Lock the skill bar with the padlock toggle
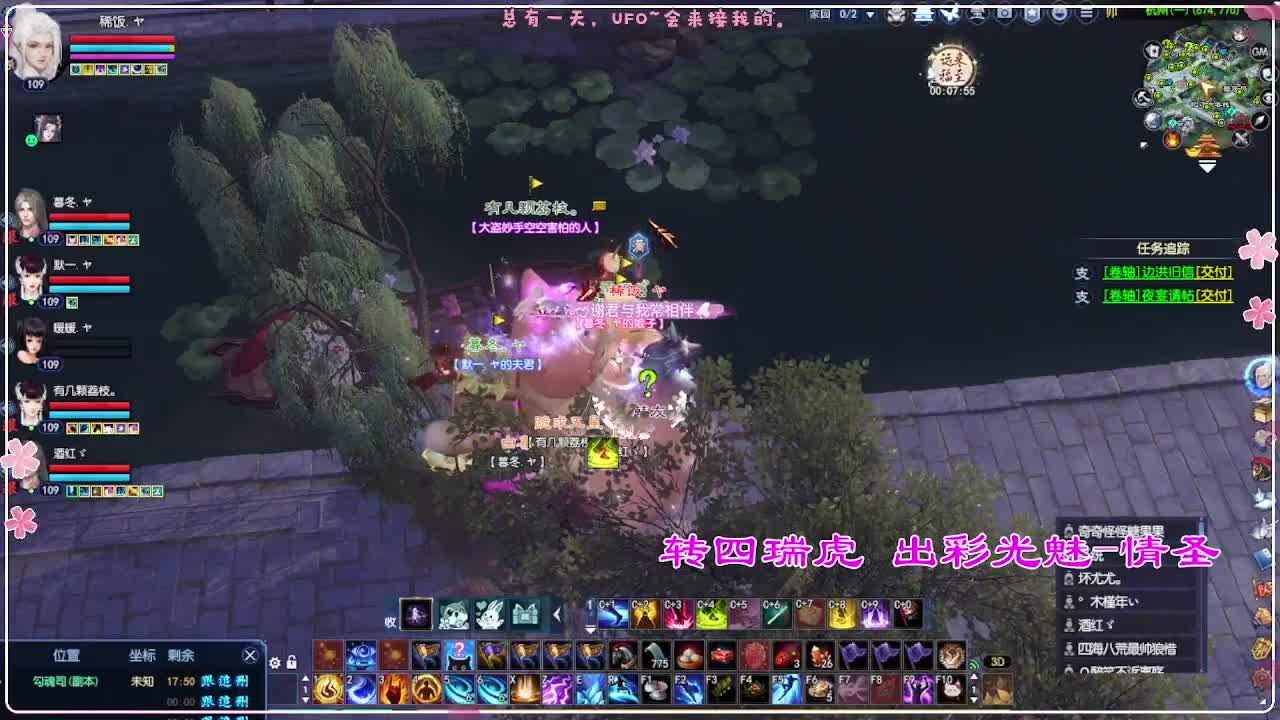This screenshot has width=1280, height=720. (292, 662)
